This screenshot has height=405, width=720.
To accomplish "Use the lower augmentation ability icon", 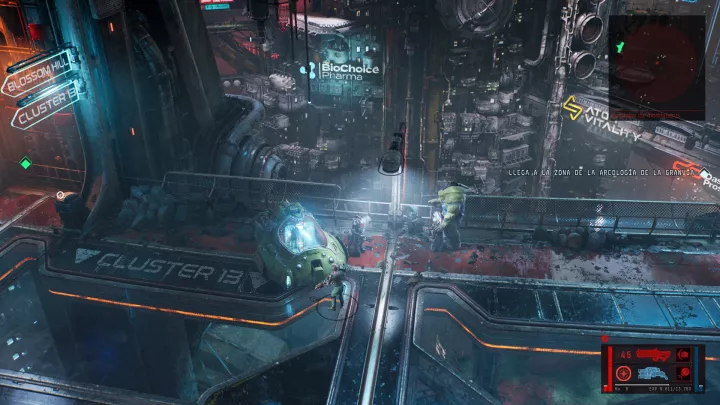I will pyautogui.click(x=687, y=373).
